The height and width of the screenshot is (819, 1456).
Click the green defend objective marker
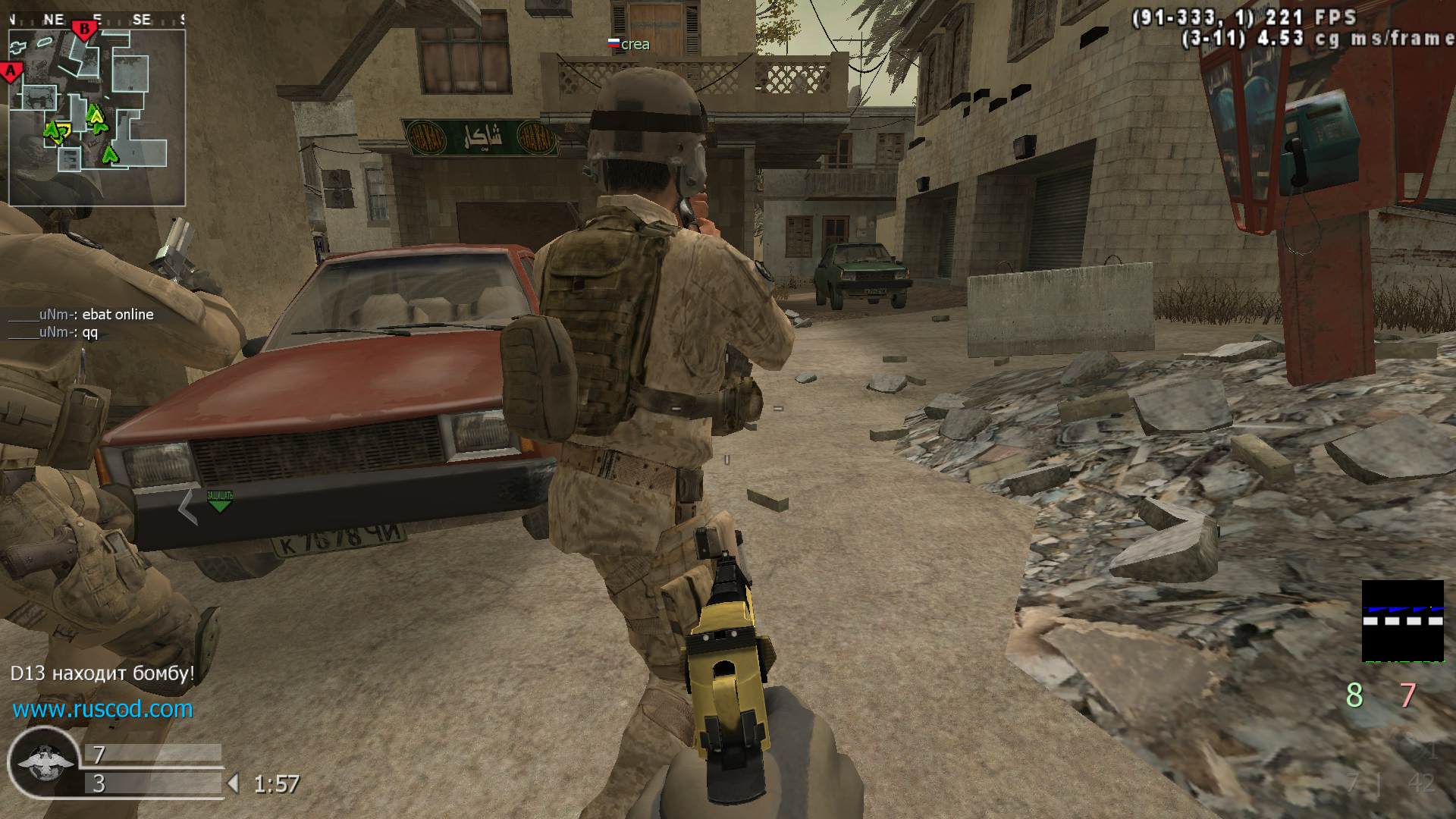(219, 500)
